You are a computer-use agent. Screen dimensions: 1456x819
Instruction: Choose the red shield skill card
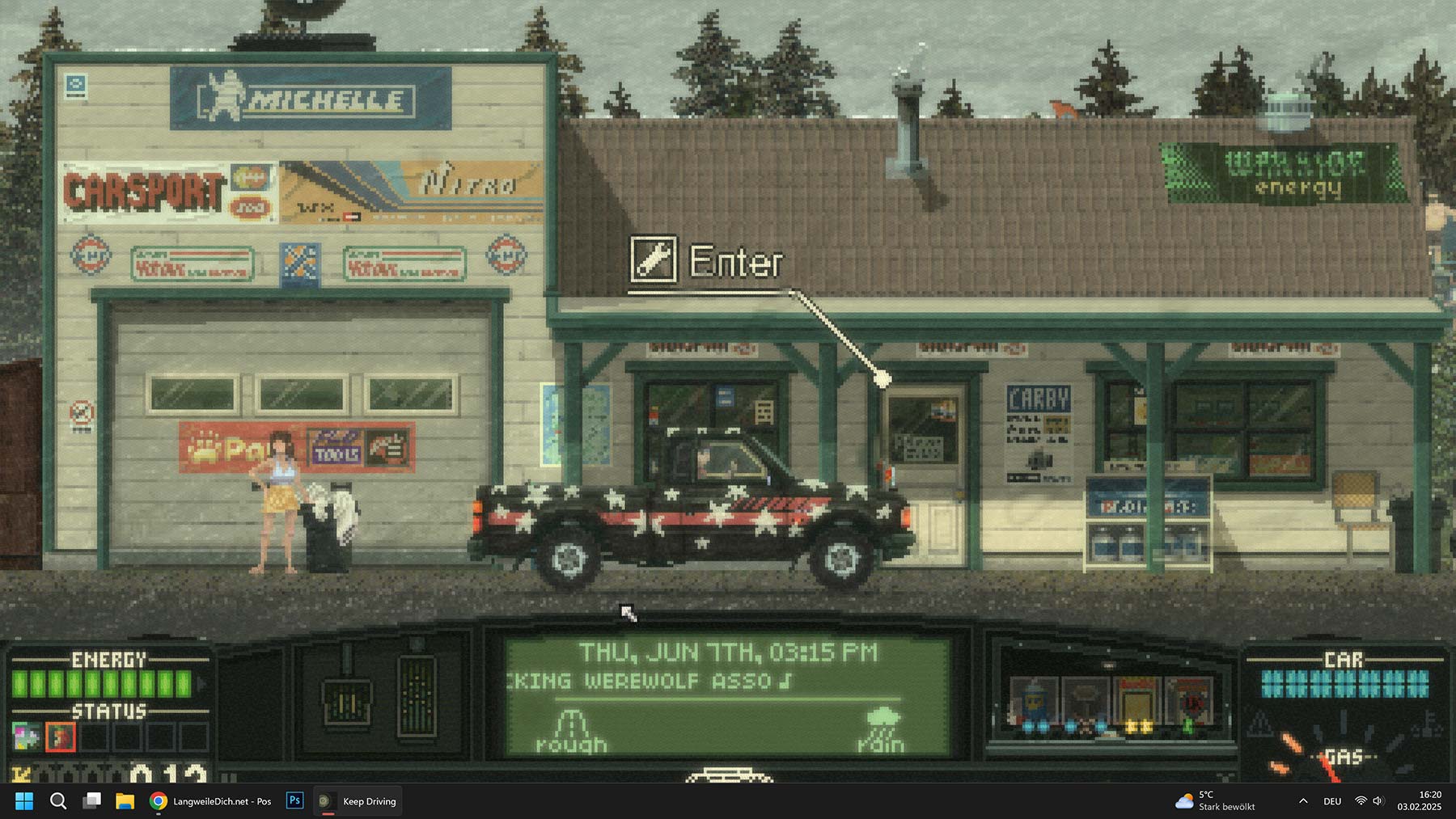pyautogui.click(x=1187, y=703)
